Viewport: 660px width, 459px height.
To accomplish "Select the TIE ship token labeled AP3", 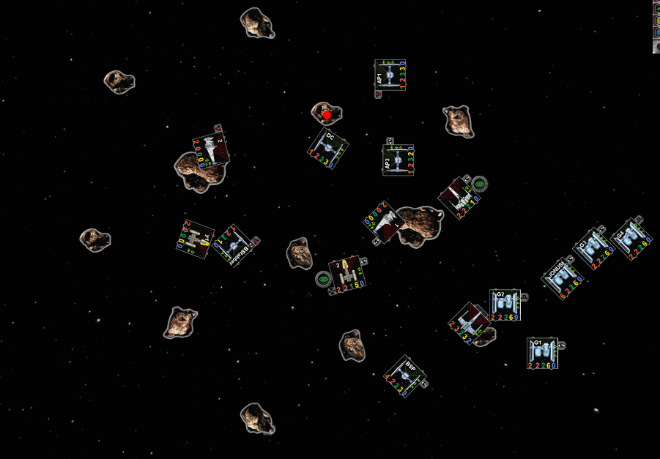I will [x=397, y=160].
